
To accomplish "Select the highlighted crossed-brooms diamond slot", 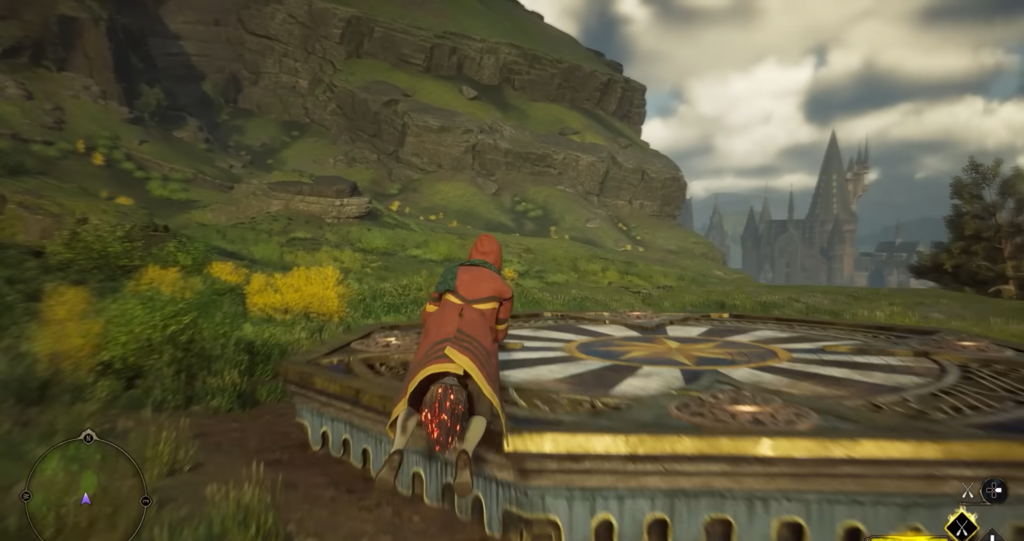I will 961,525.
